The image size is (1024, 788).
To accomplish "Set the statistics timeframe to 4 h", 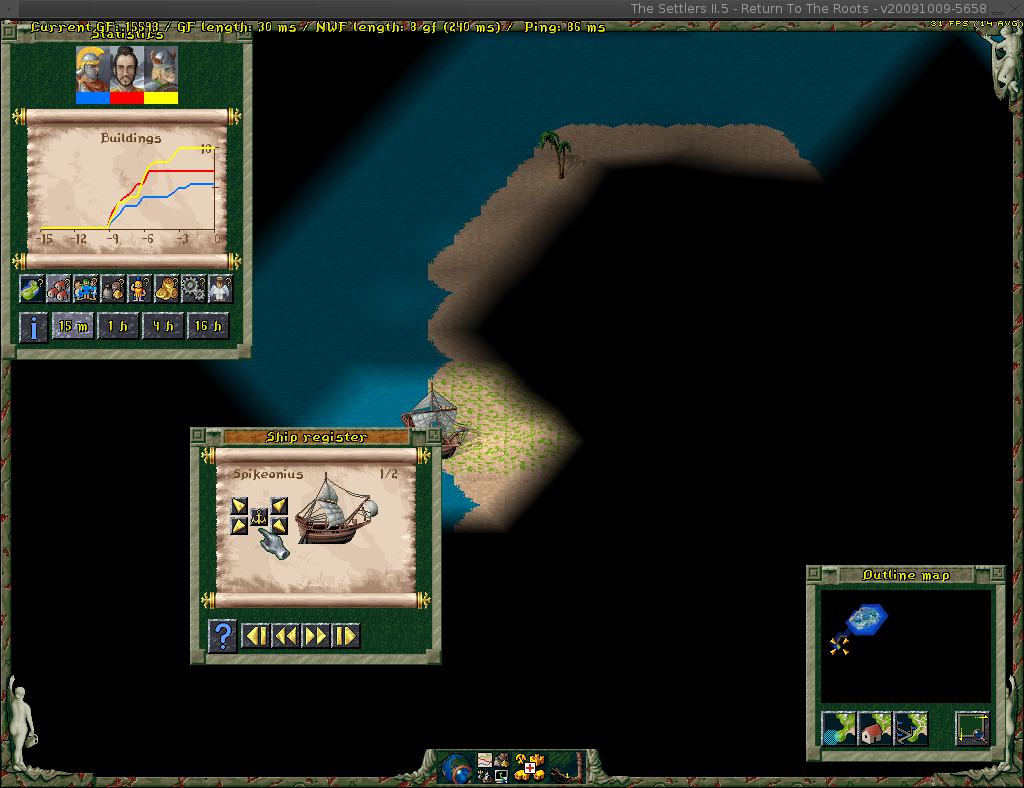I will [x=162, y=326].
